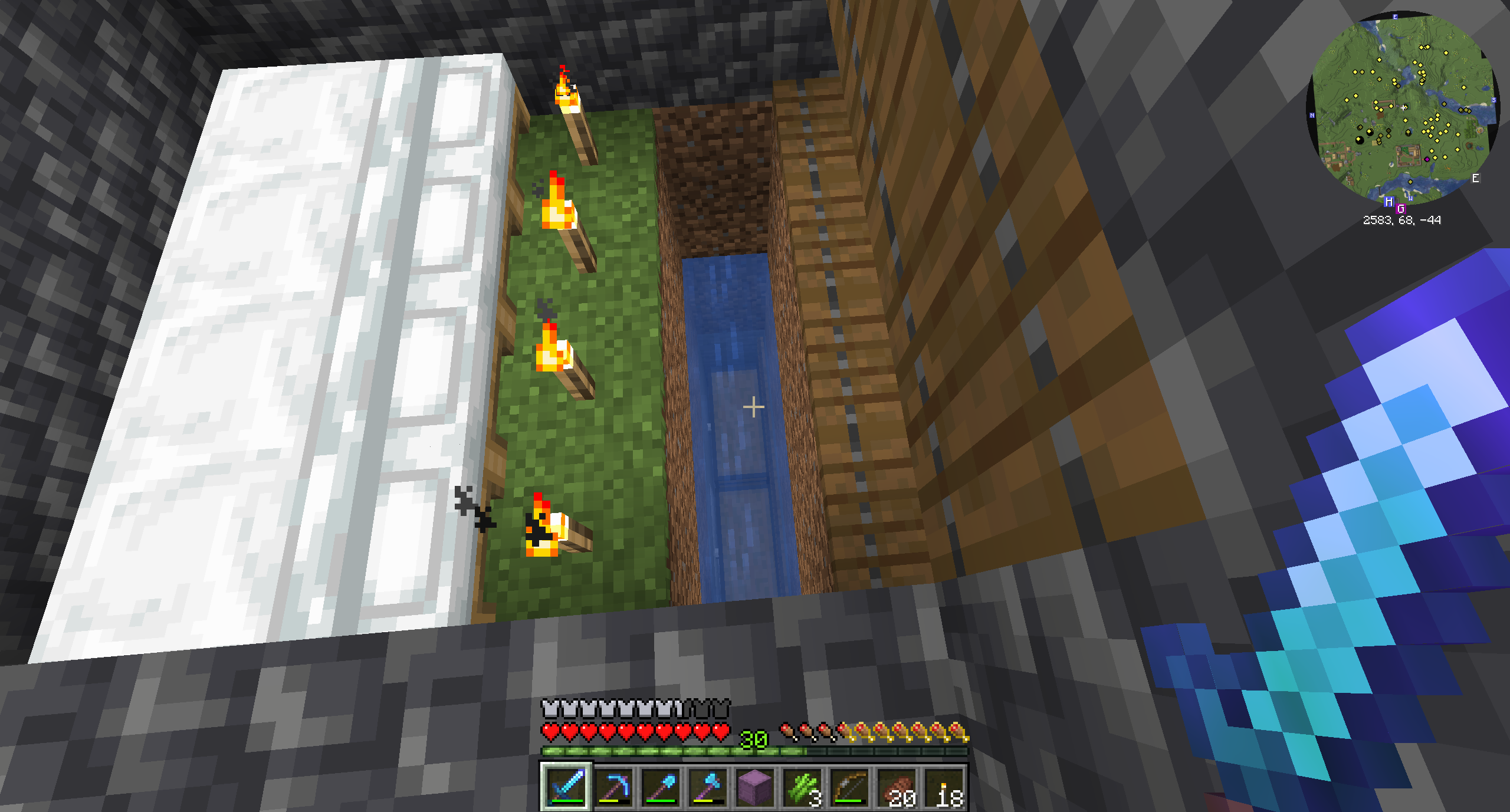
Task: Select the diamond sword hotbar slot
Action: point(566,787)
